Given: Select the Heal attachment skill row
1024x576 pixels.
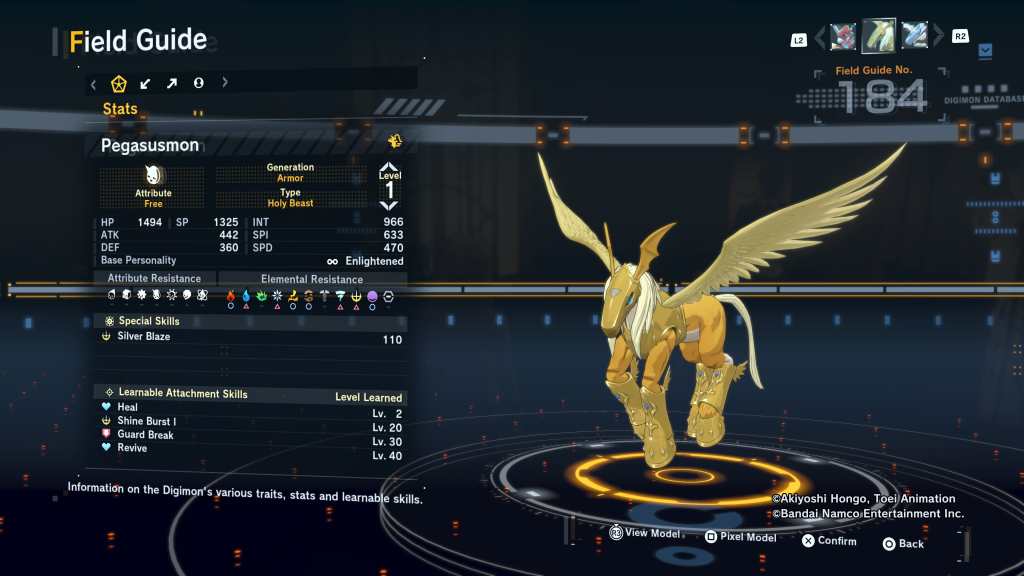Looking at the screenshot, I should (251, 408).
